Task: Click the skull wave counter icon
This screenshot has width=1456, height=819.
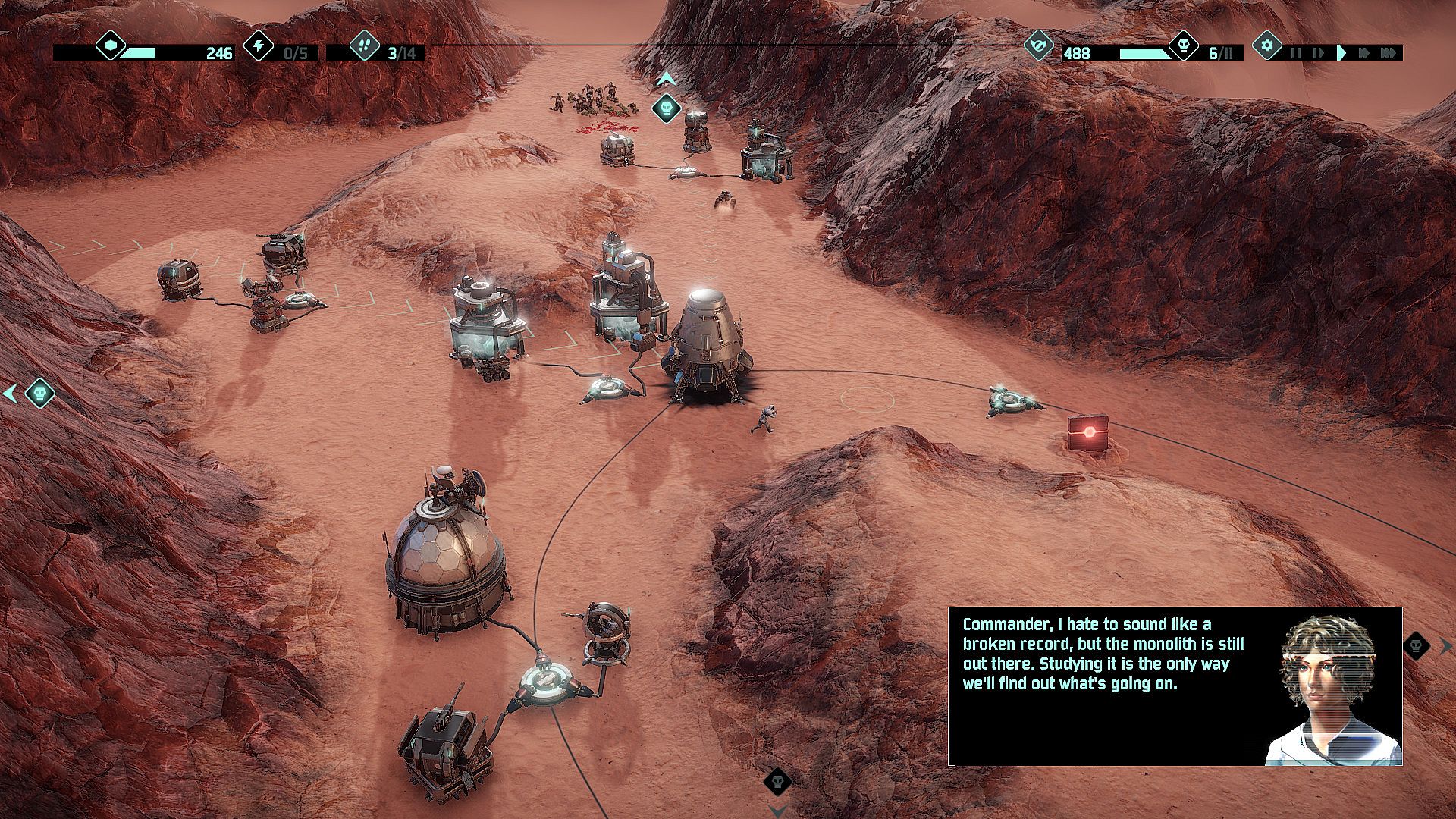Action: click(x=1183, y=46)
